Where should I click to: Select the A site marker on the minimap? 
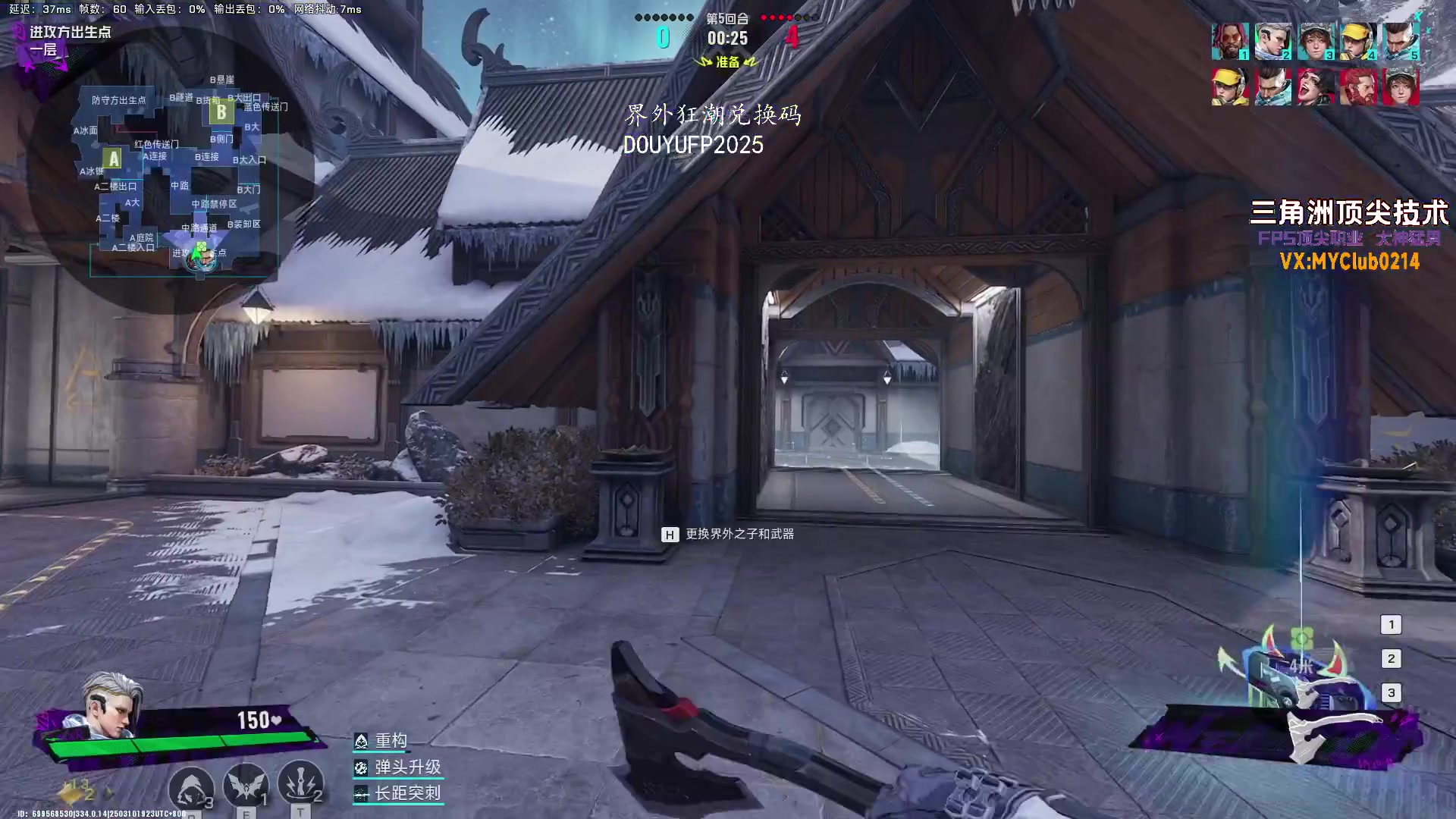[114, 158]
